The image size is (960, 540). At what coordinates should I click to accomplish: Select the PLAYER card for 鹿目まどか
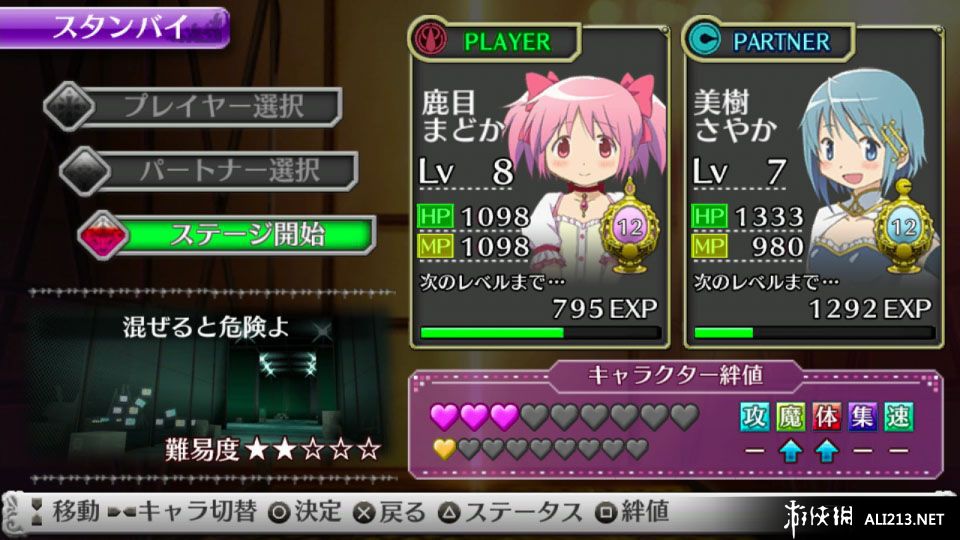[x=539, y=185]
